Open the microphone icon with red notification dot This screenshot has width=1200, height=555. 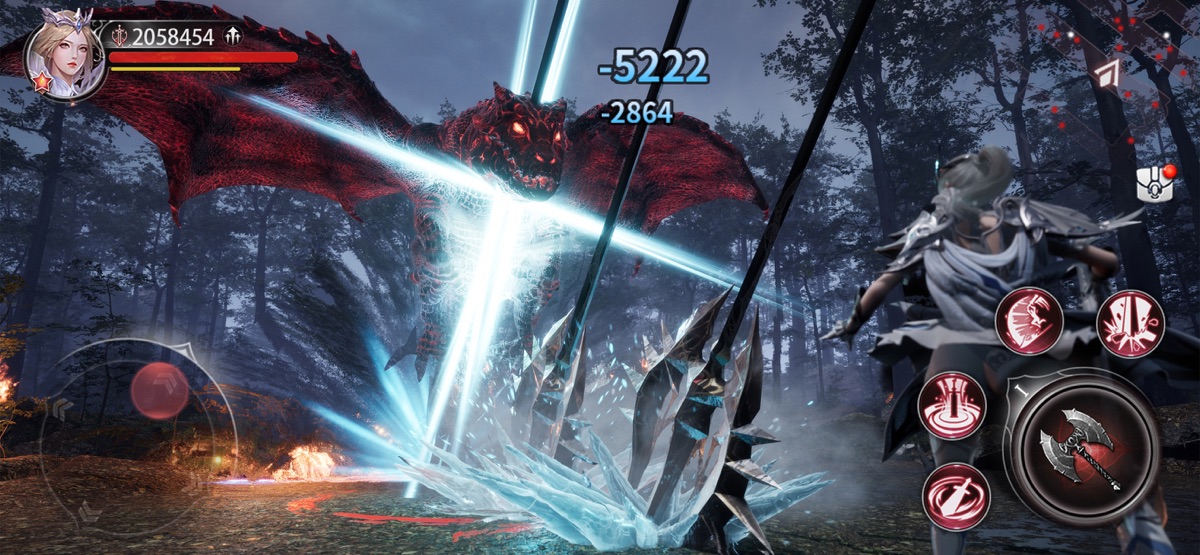pos(1153,184)
